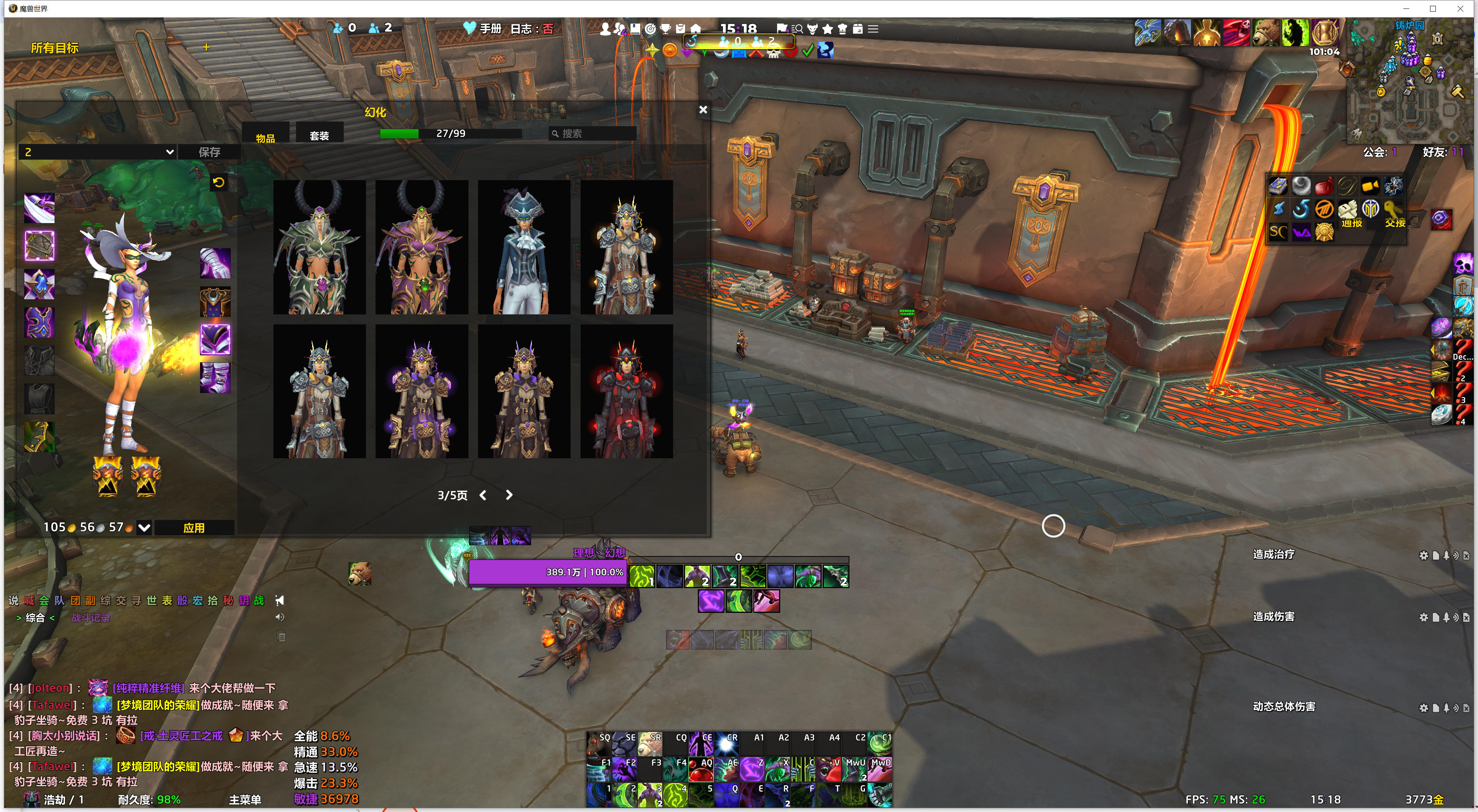This screenshot has width=1478, height=812.
Task: Maximize the game window
Action: (x=1433, y=9)
